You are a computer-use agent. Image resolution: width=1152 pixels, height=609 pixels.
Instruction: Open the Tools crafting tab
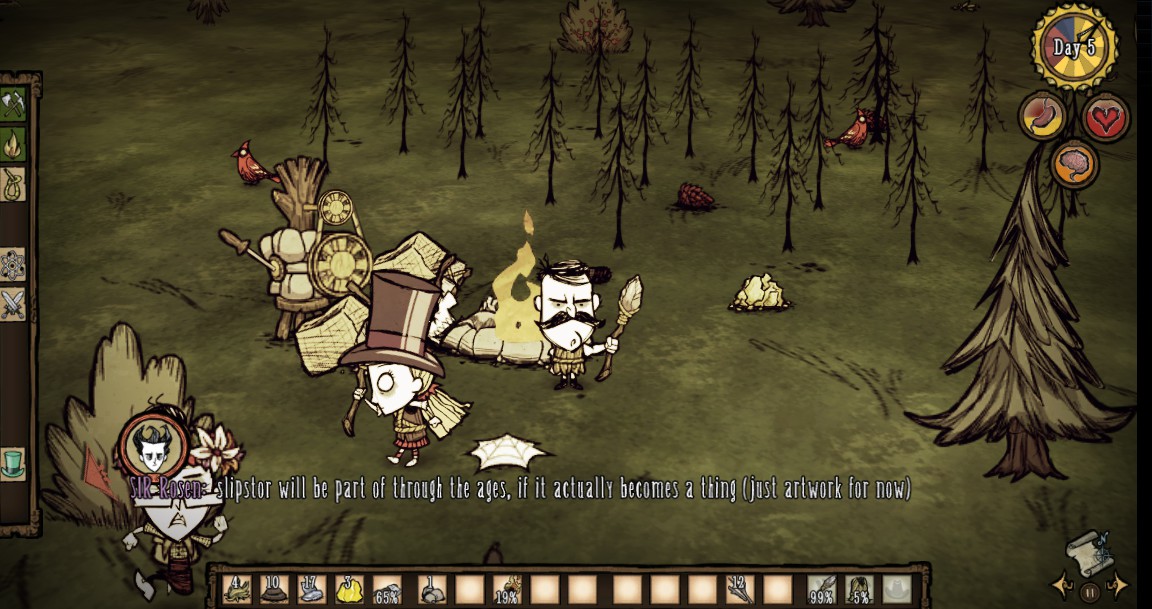13,104
